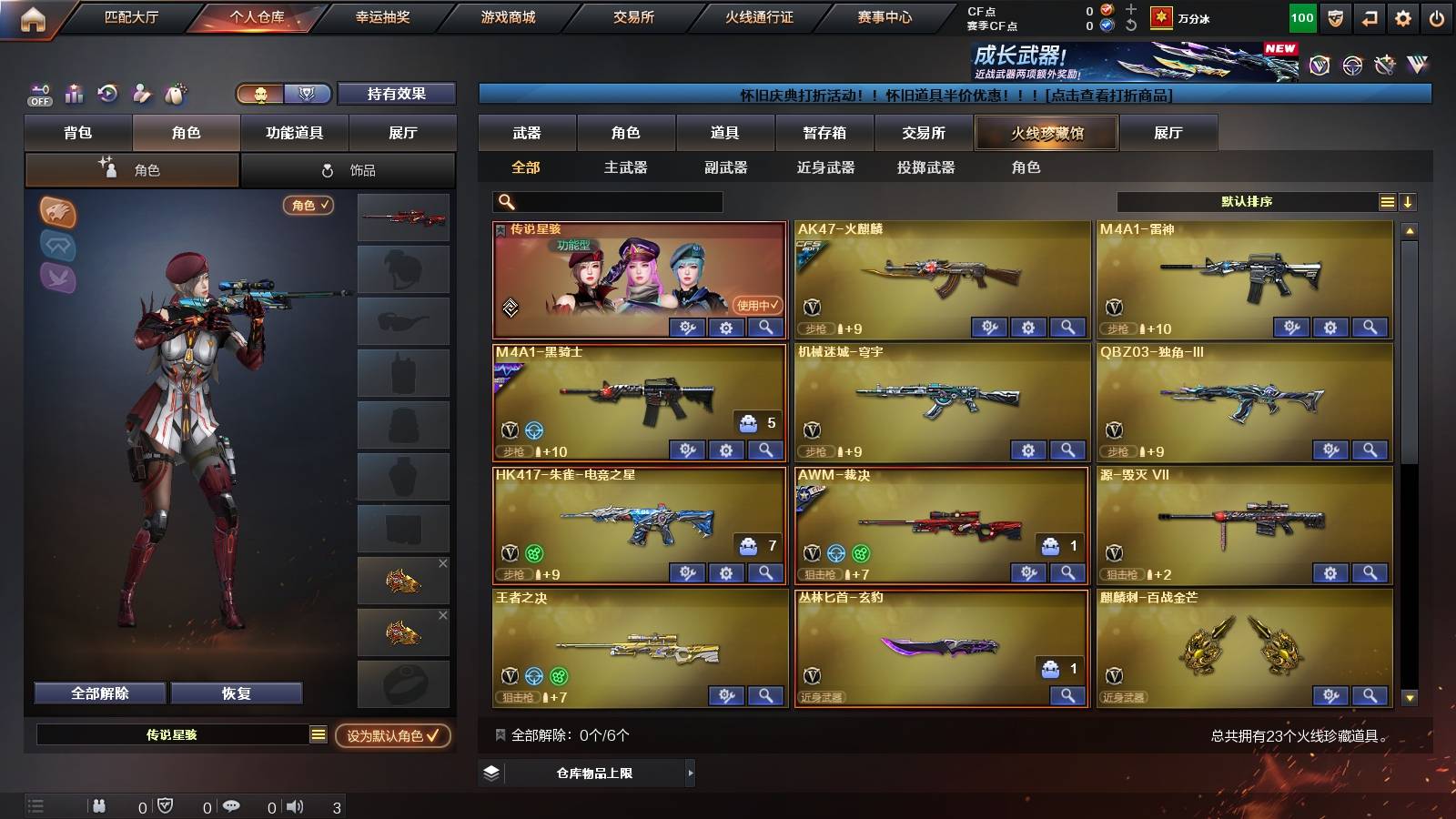Click the replay history icon in top-left toolbar

tap(107, 94)
